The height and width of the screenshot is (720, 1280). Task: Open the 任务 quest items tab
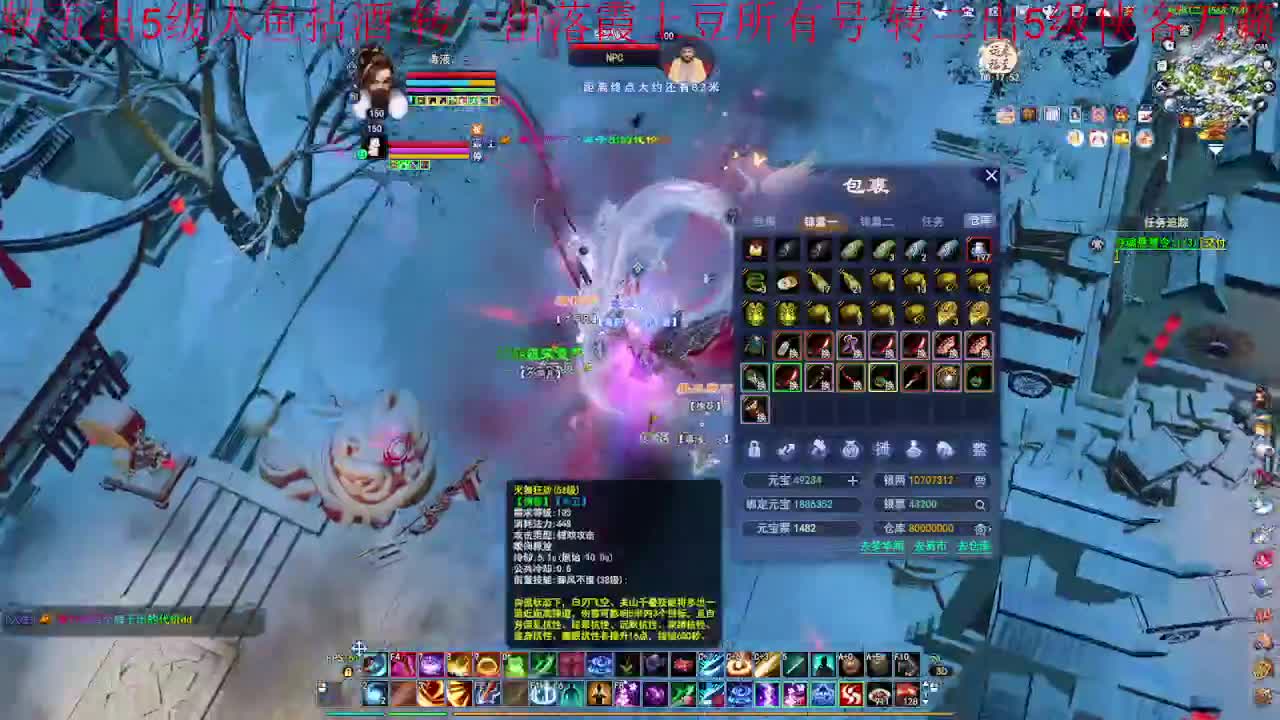coord(931,222)
